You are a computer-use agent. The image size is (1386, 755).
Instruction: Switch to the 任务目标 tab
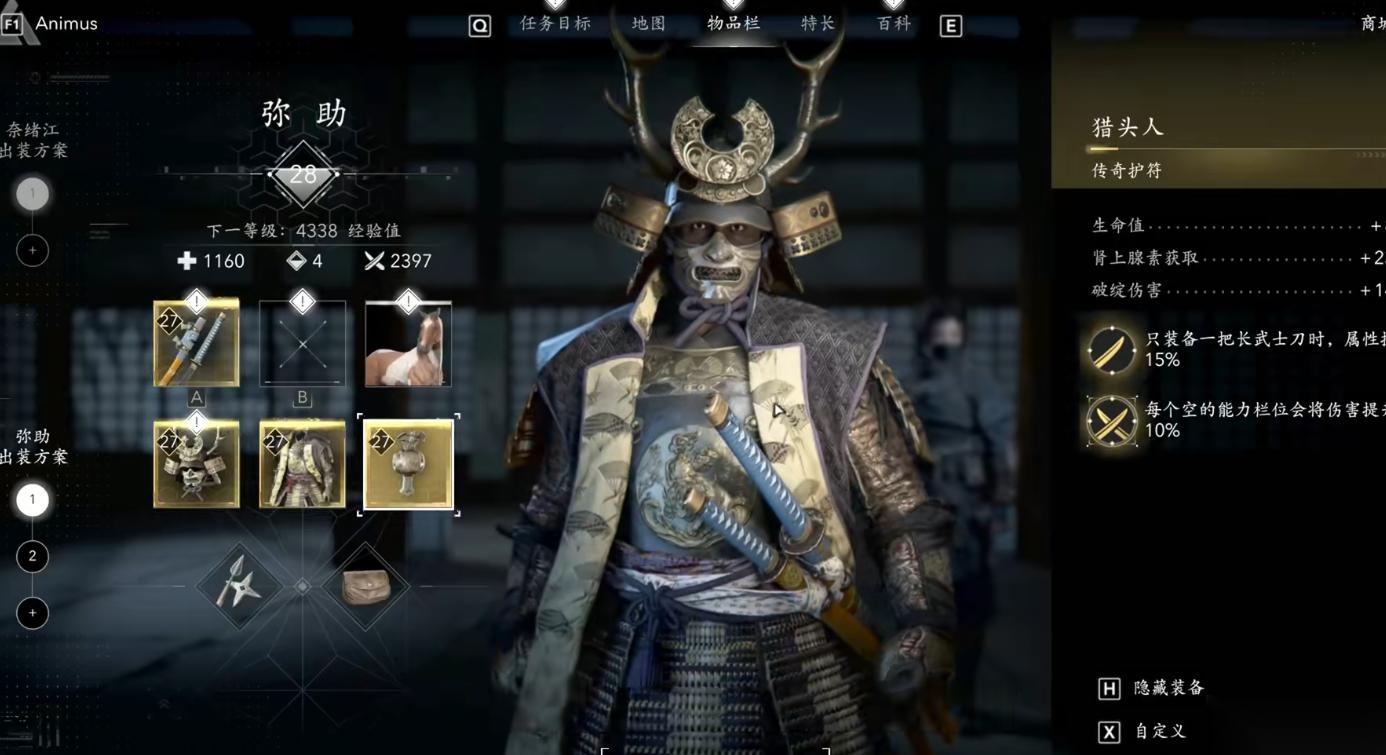click(x=555, y=23)
